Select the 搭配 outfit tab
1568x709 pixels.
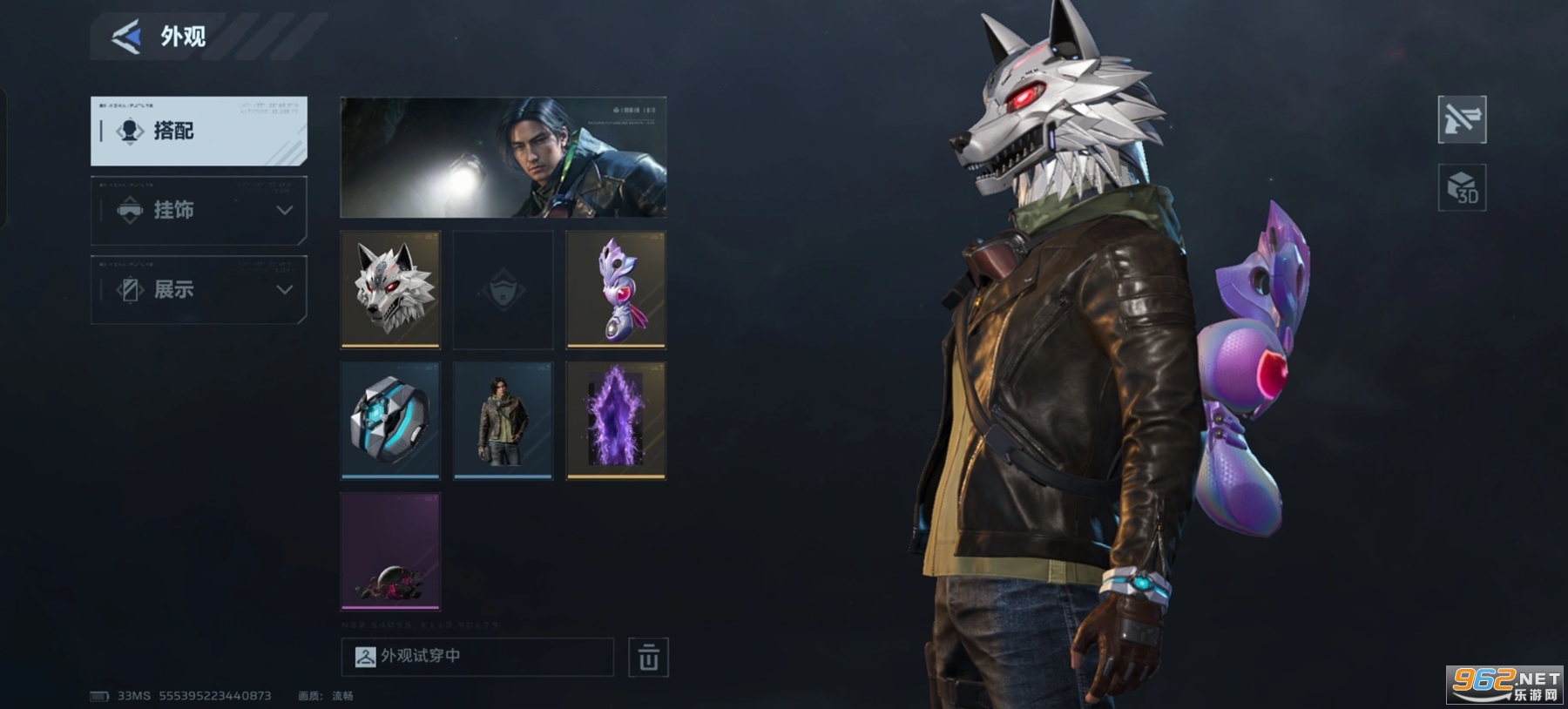(x=199, y=131)
